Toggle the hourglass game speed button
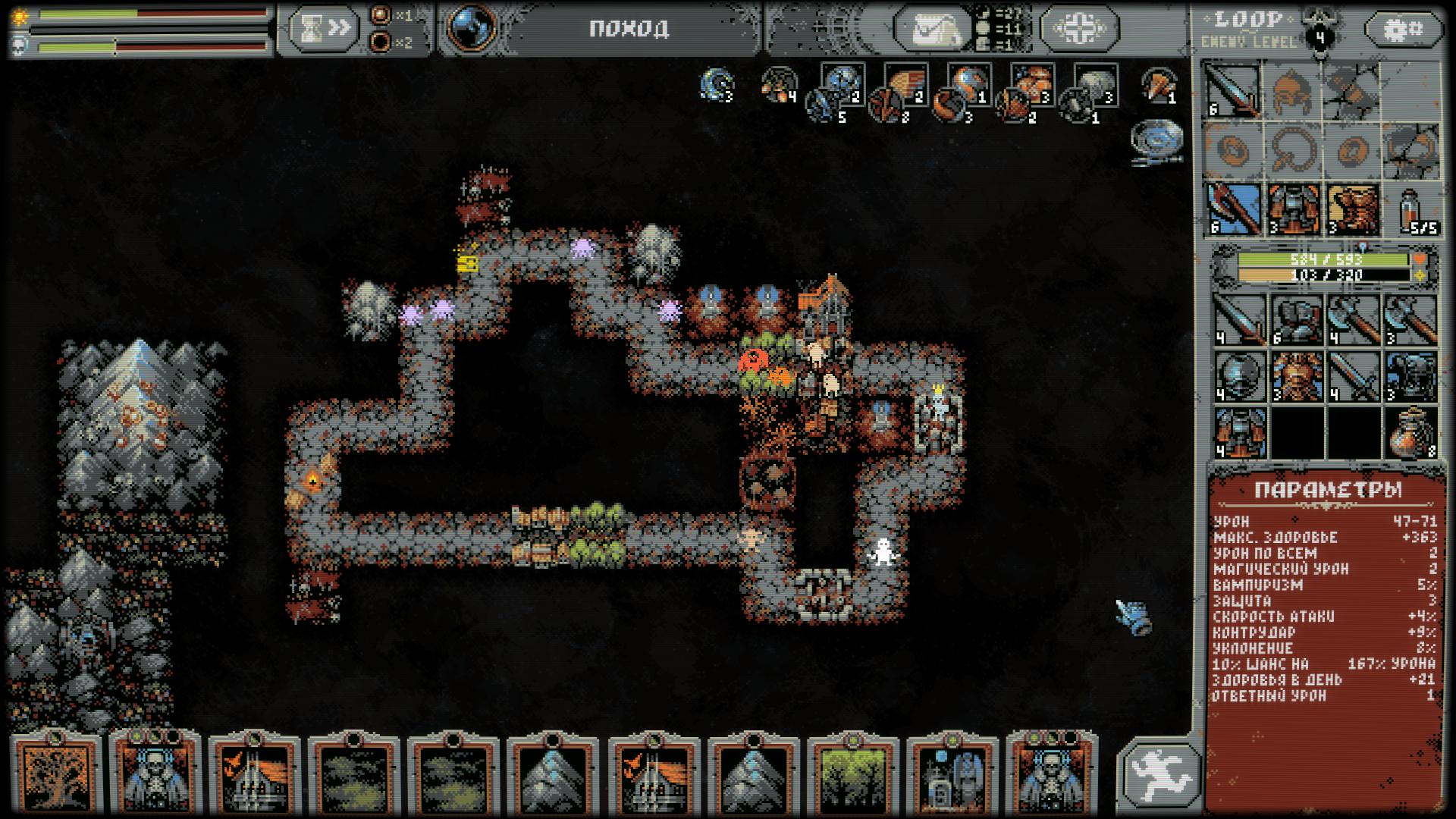 (x=322, y=29)
